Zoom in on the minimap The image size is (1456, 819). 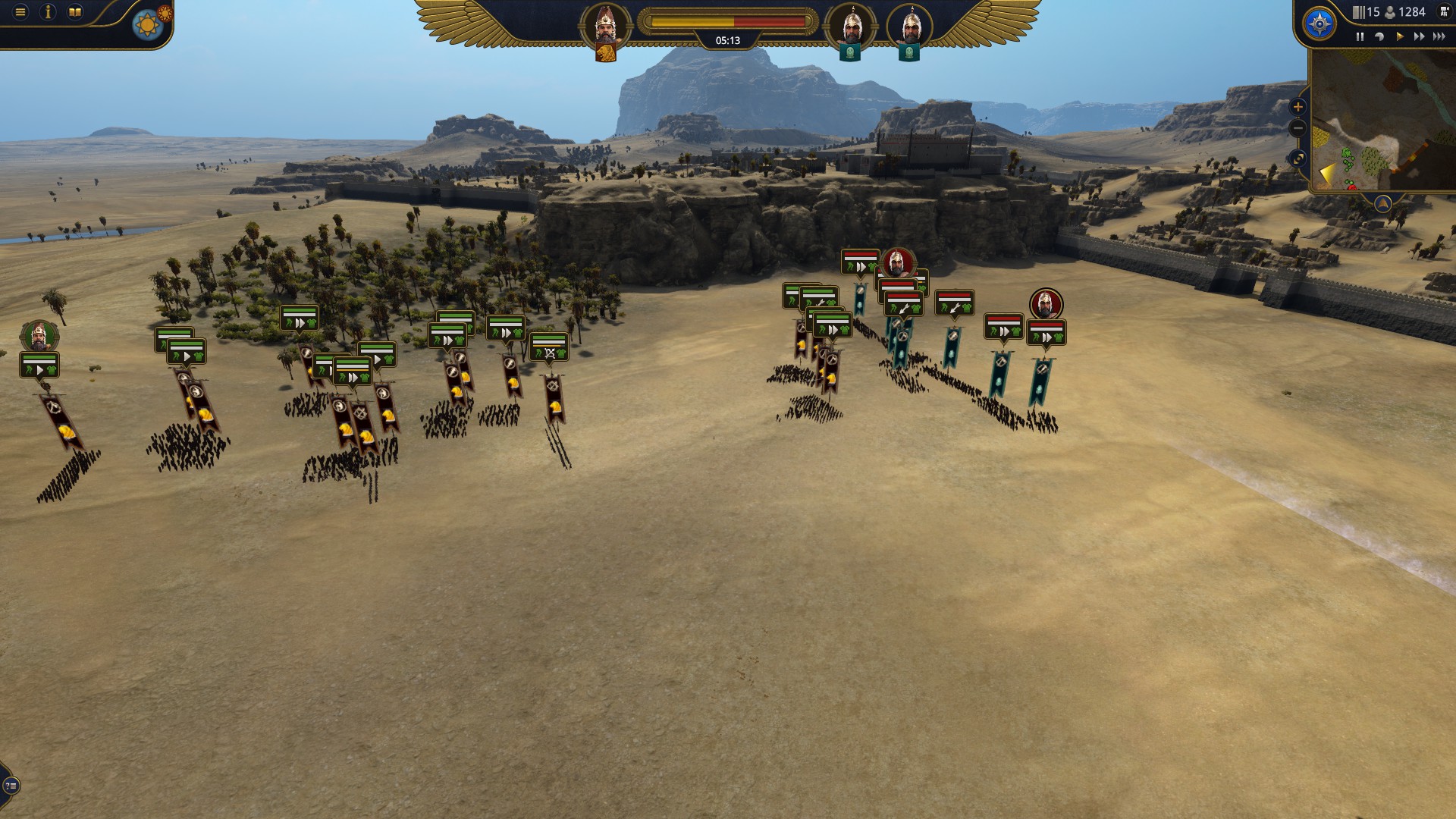click(x=1298, y=106)
